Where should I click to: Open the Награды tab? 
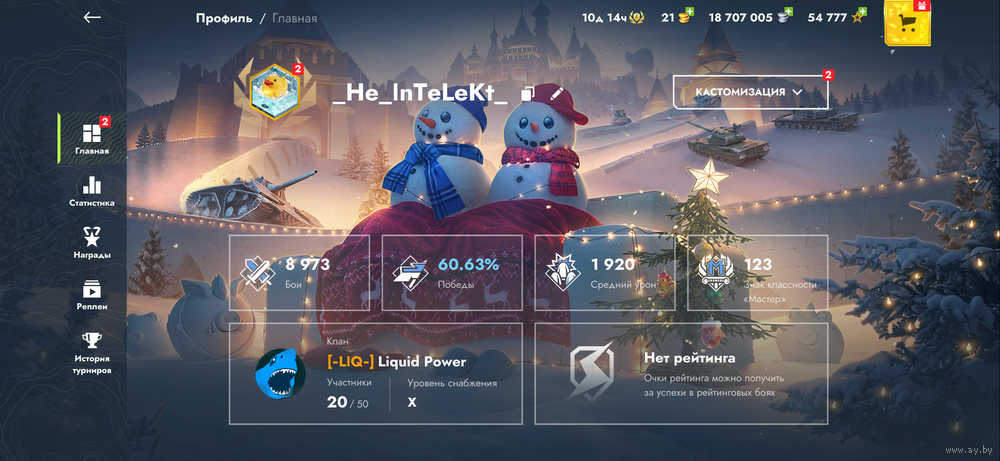point(92,242)
